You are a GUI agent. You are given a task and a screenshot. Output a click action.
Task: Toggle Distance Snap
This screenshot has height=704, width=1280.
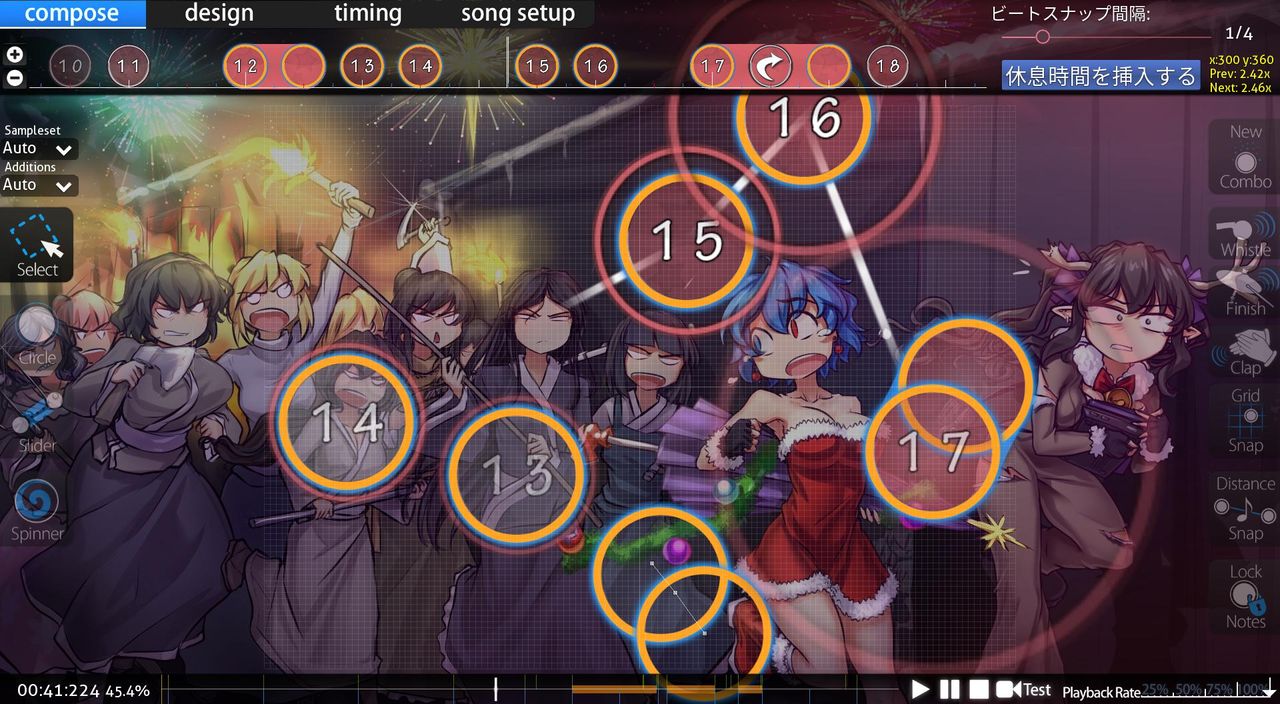point(1245,508)
